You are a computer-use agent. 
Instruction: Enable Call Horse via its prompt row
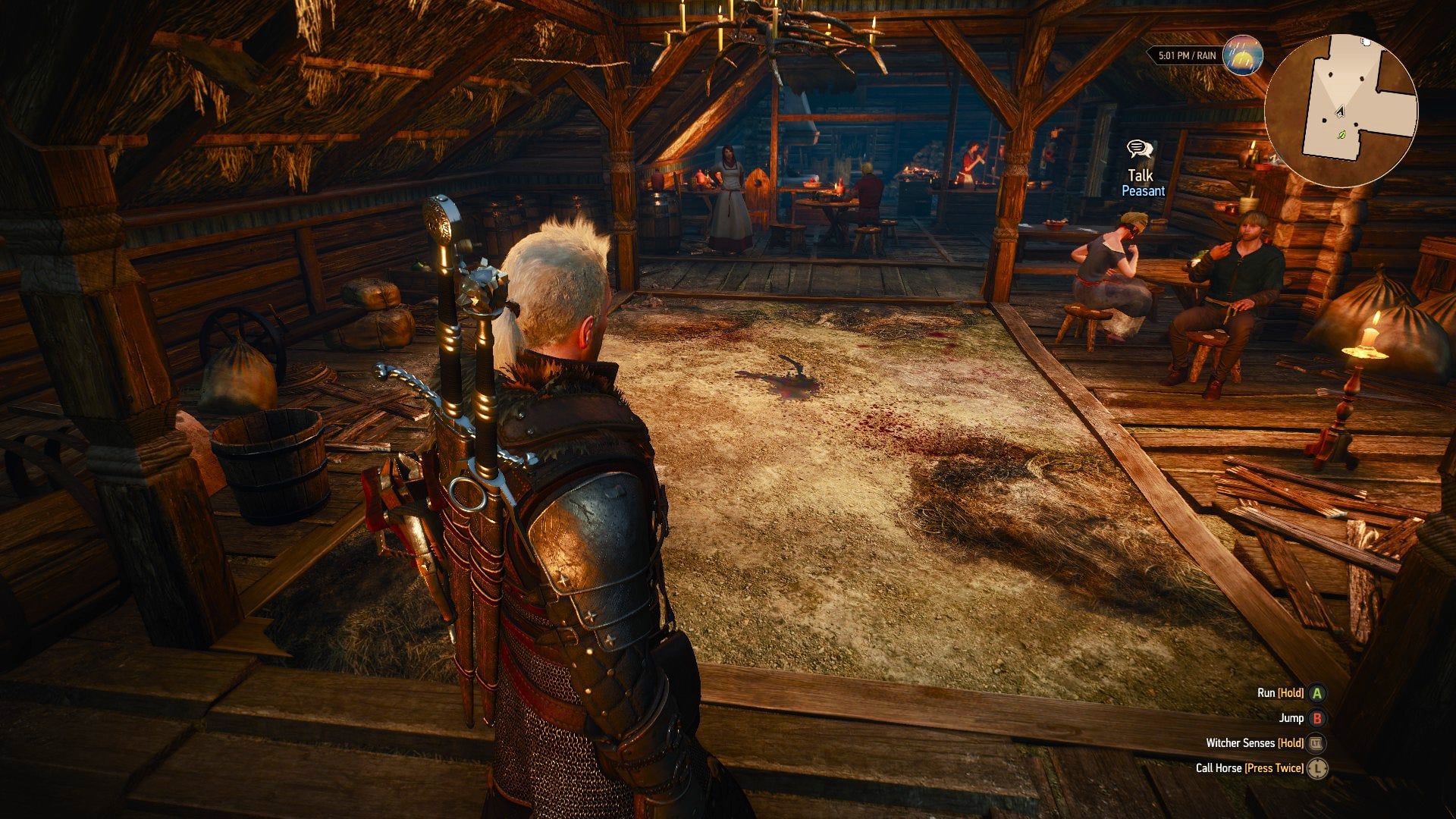1251,769
